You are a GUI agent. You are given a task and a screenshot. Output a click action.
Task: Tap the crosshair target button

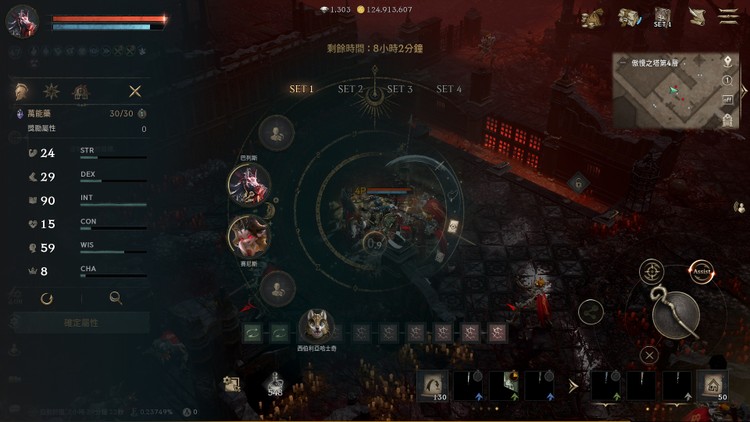pos(651,271)
